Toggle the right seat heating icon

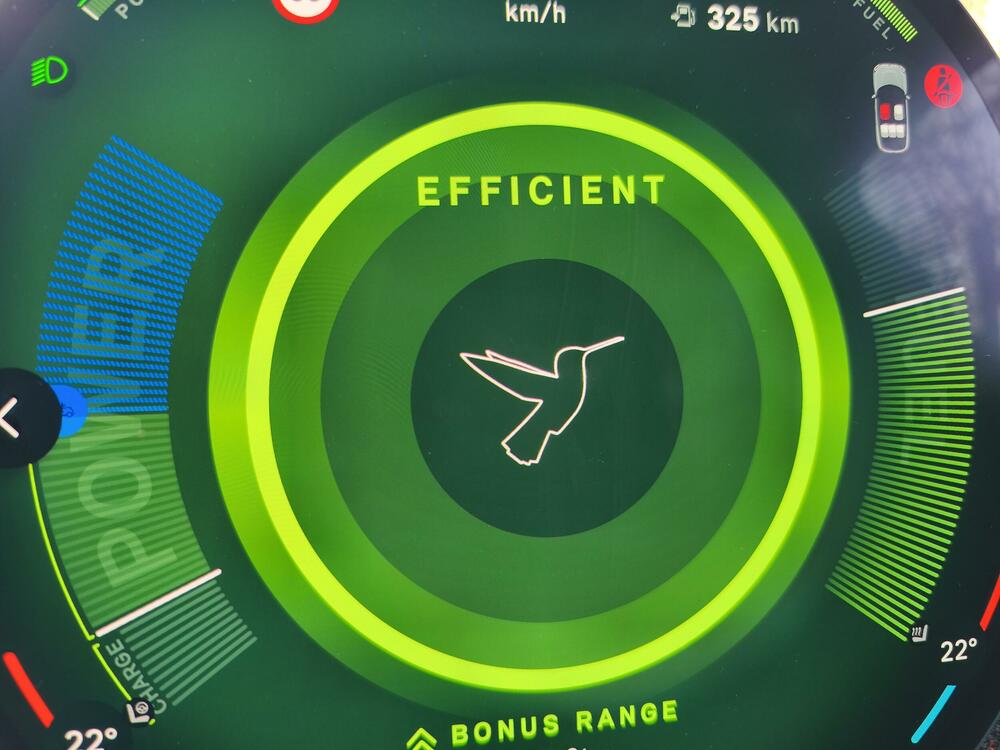pyautogui.click(x=918, y=632)
